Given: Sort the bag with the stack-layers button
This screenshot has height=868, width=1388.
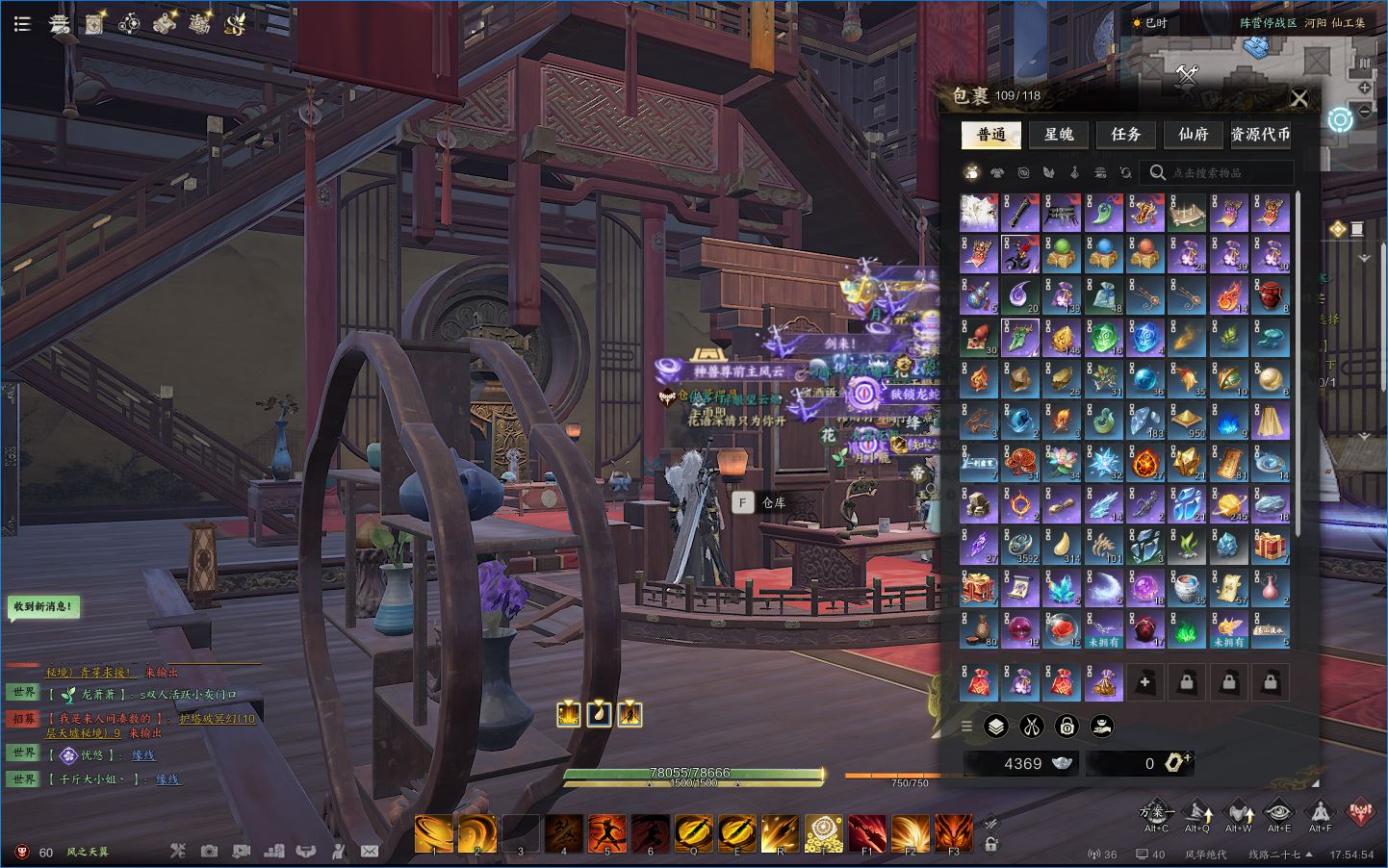Looking at the screenshot, I should click(x=995, y=726).
